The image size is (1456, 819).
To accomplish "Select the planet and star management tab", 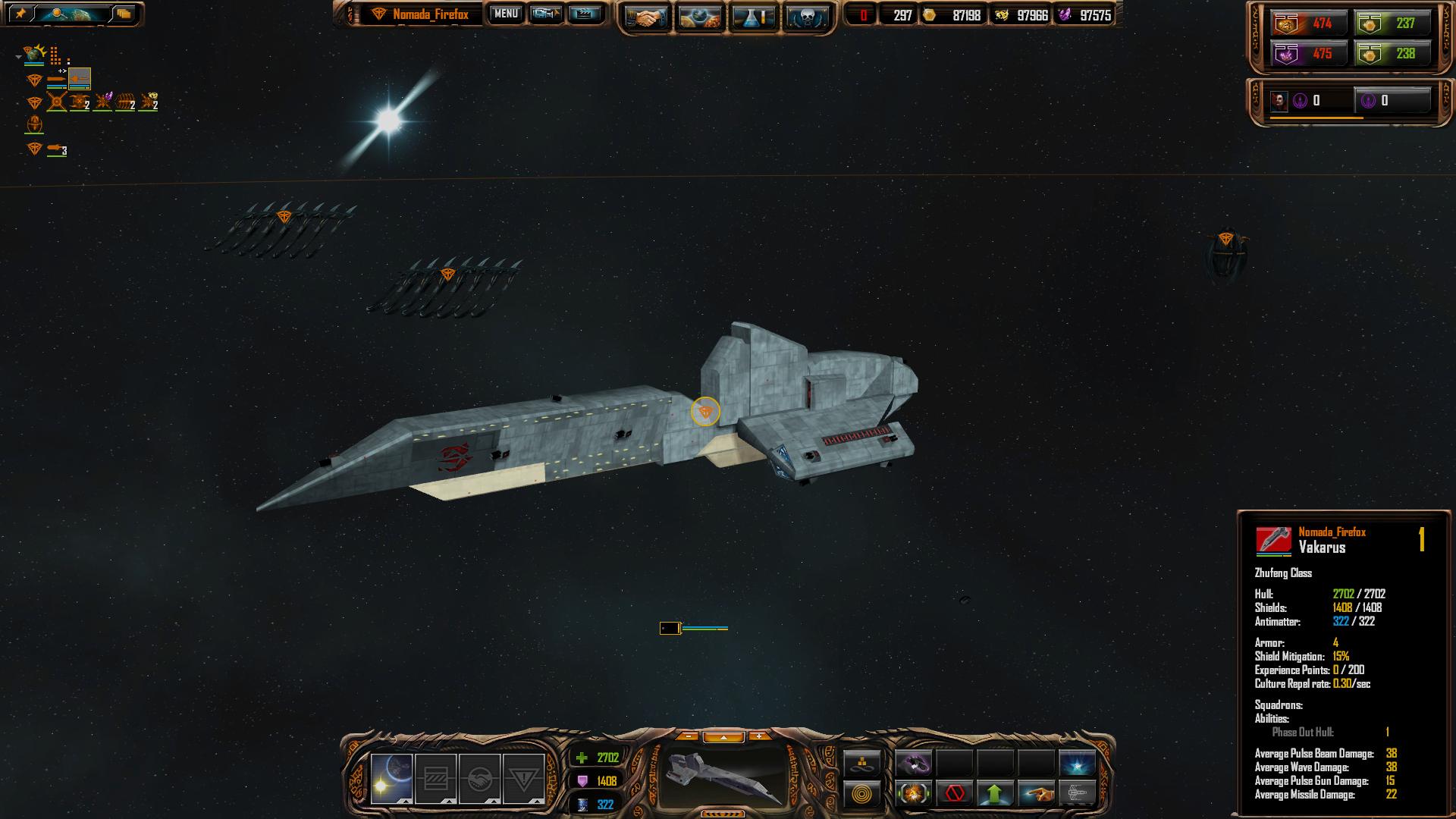I will (x=391, y=778).
